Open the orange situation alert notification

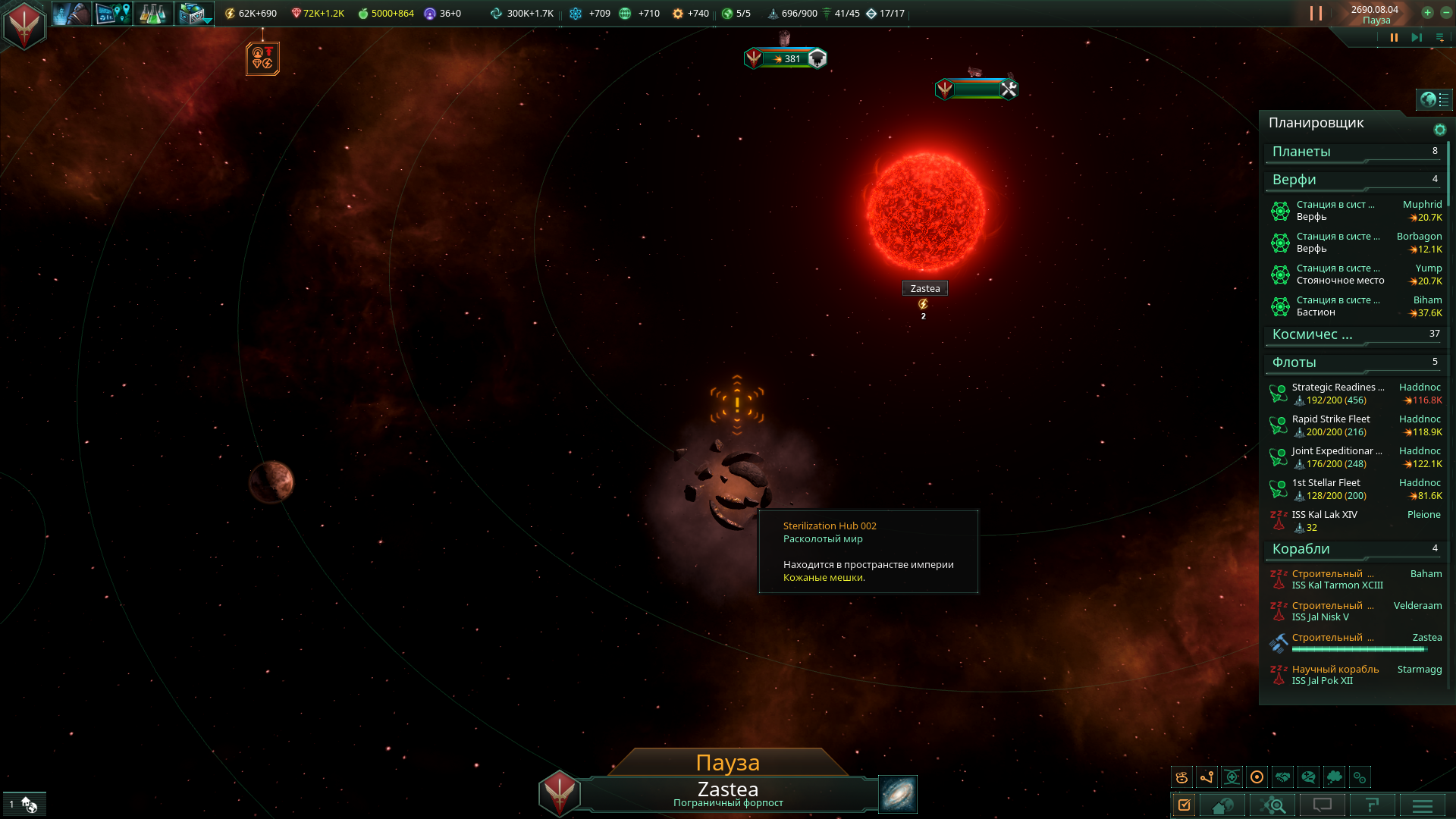click(x=262, y=58)
